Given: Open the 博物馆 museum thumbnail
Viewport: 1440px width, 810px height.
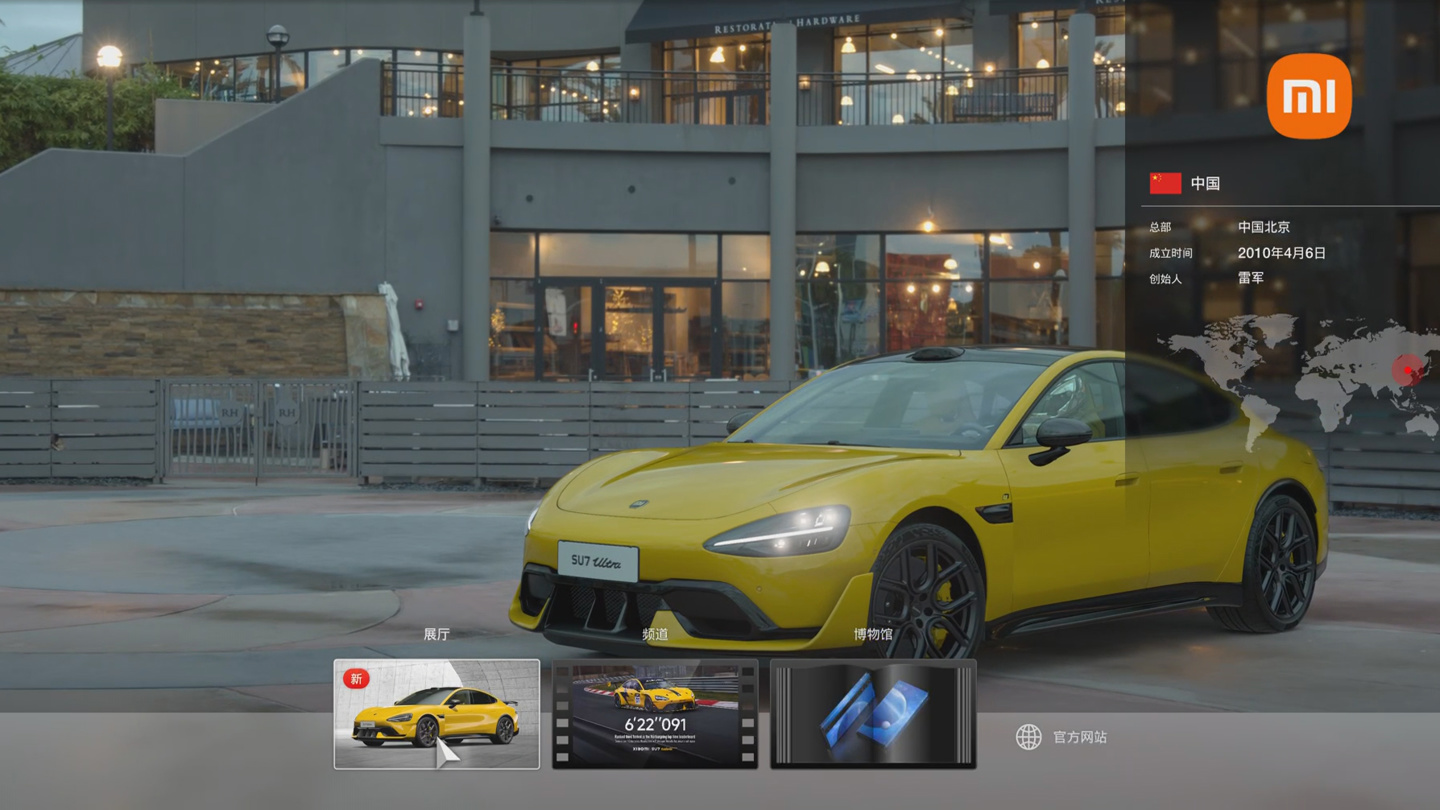Looking at the screenshot, I should pos(873,714).
